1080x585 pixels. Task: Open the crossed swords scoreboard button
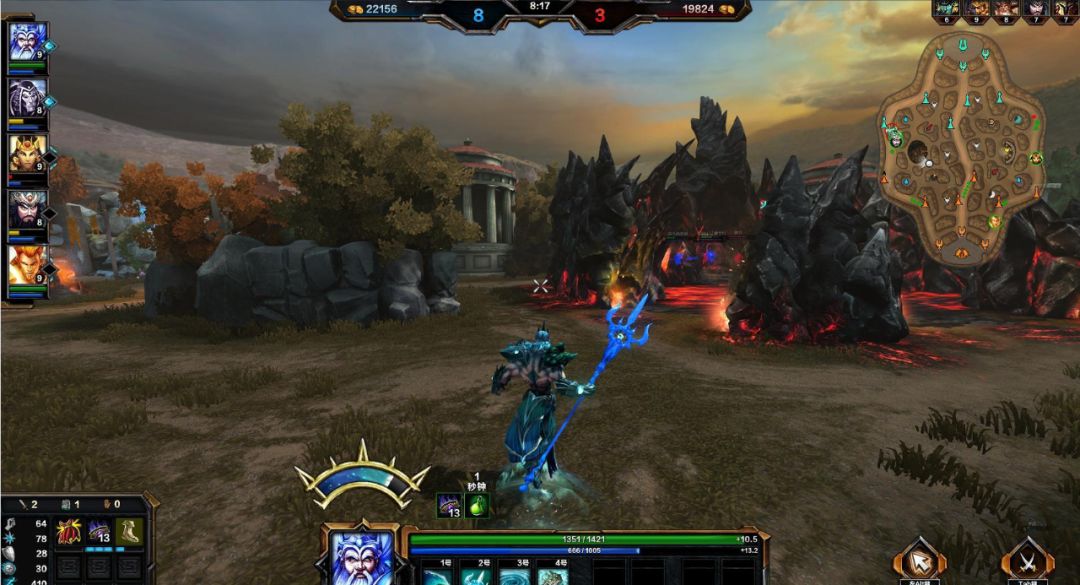click(1027, 560)
